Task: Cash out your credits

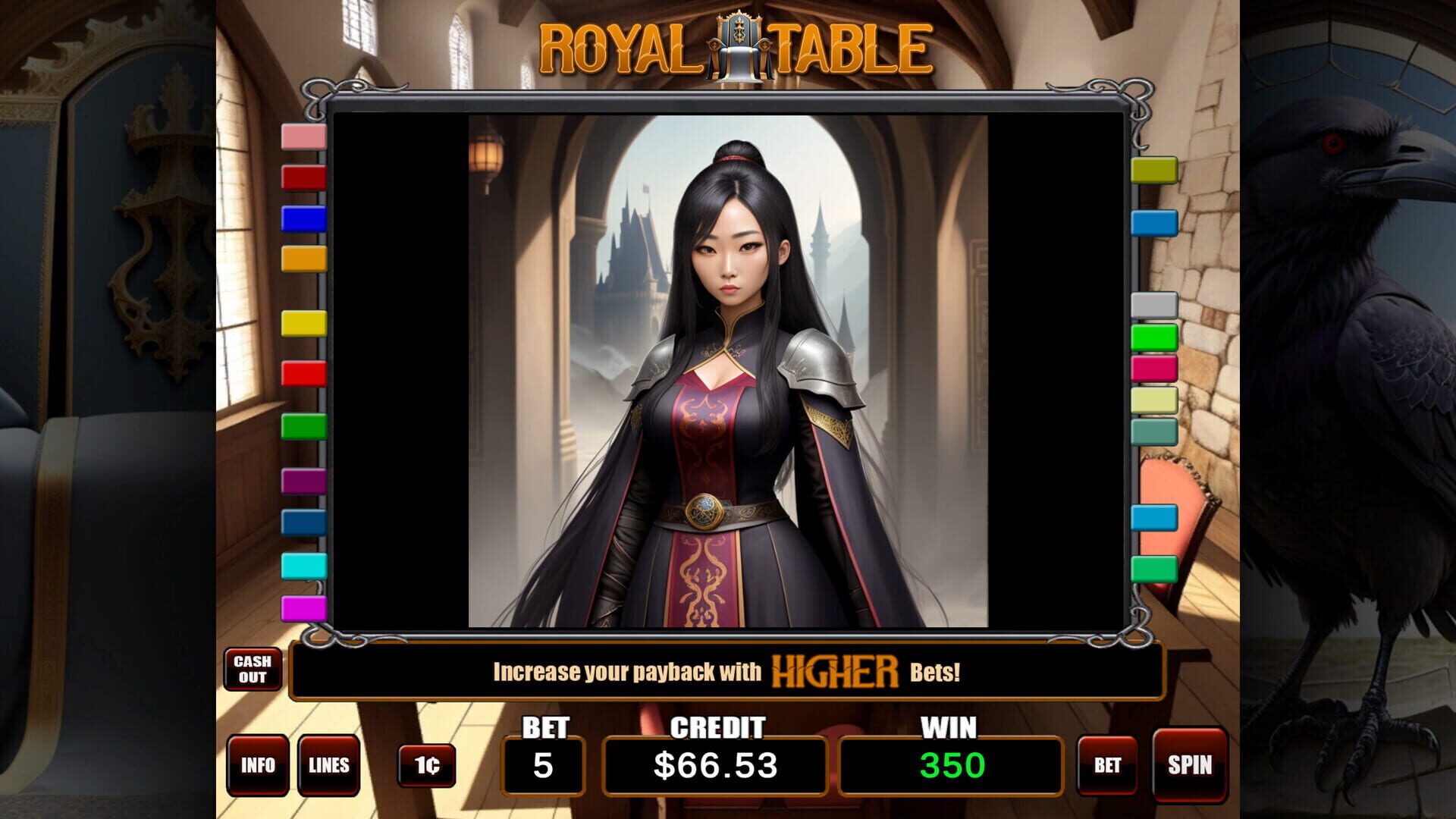Action: click(253, 670)
